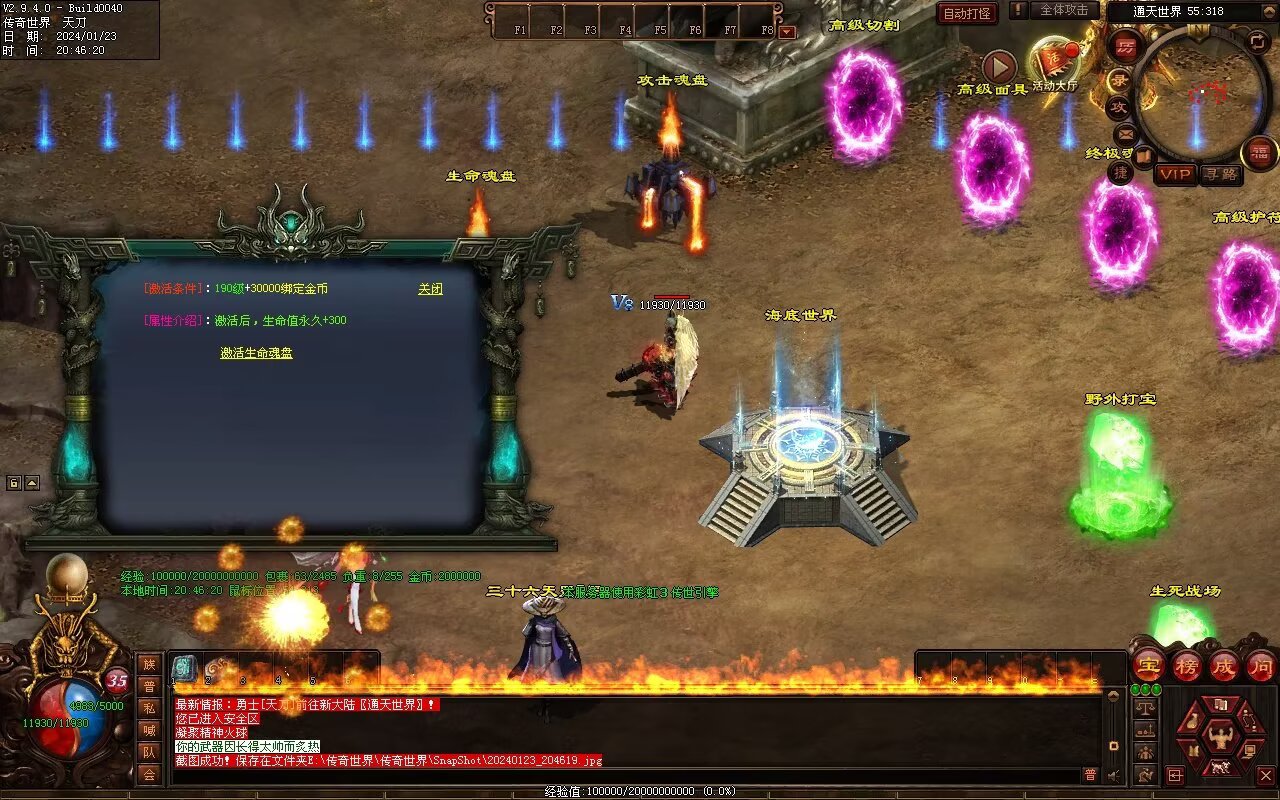Choose 激活生命魂盘 to activate the soul disc
Viewport: 1280px width, 800px height.
click(256, 353)
